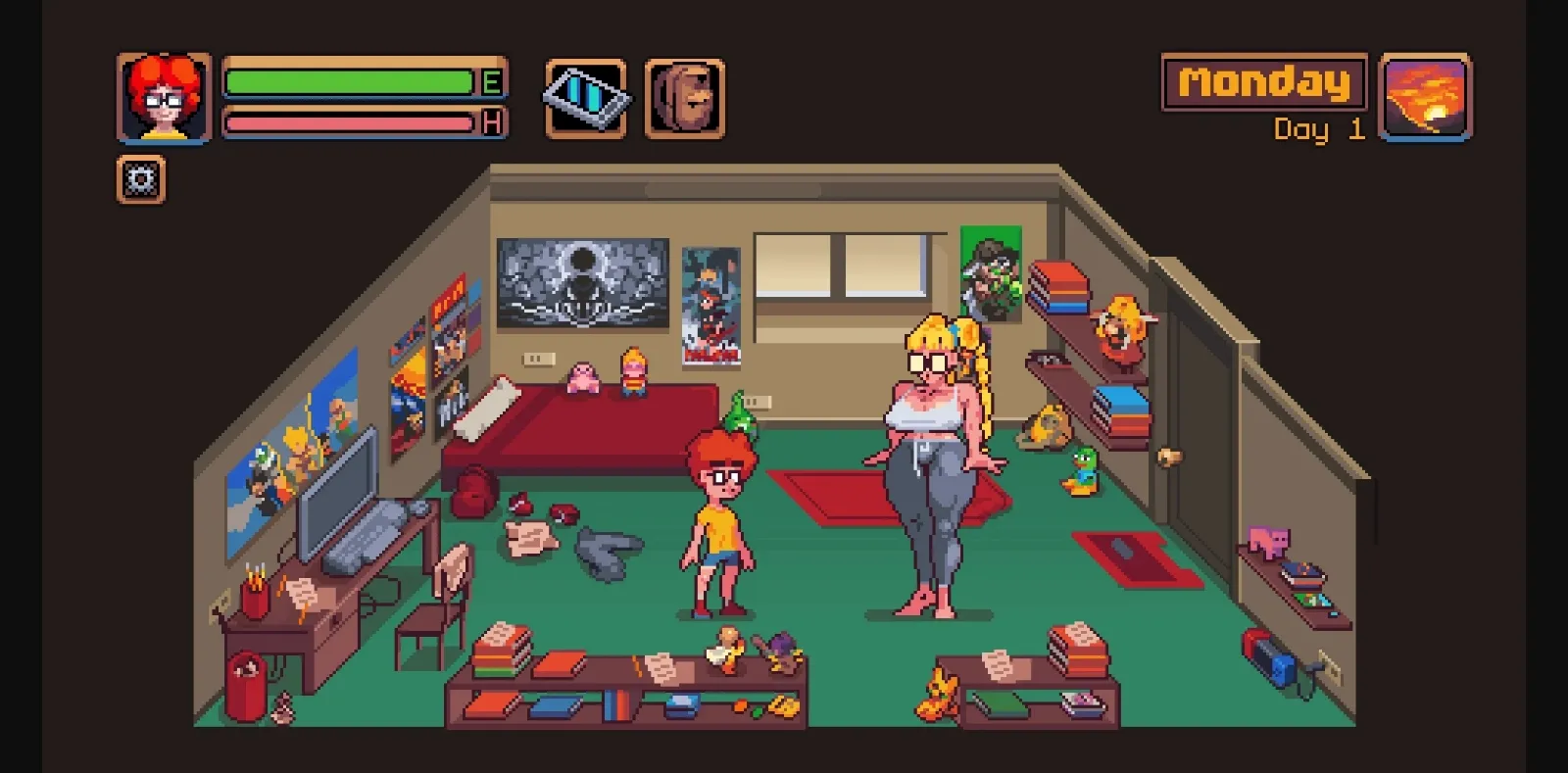This screenshot has width=1568, height=773.
Task: Click the sunset time-of-day indicator
Action: click(x=1426, y=98)
